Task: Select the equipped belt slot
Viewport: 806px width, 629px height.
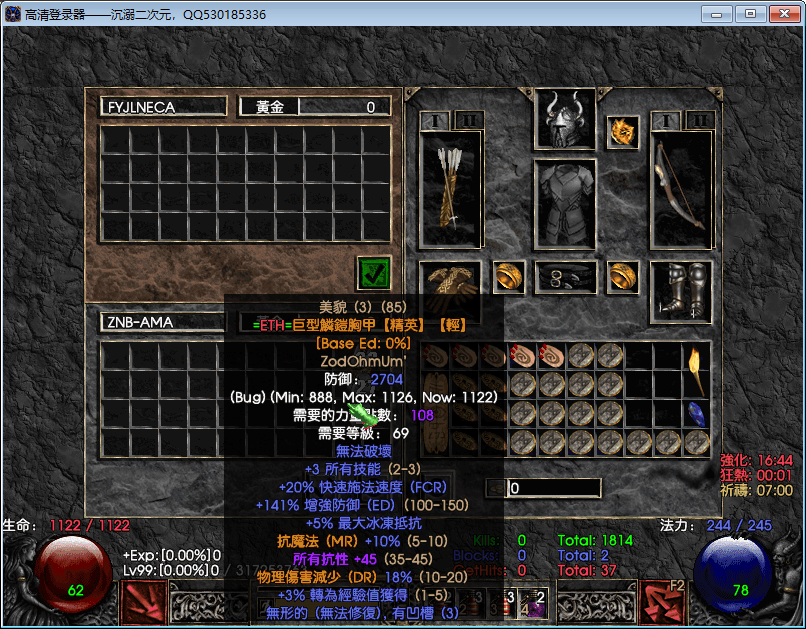Action: coord(565,278)
